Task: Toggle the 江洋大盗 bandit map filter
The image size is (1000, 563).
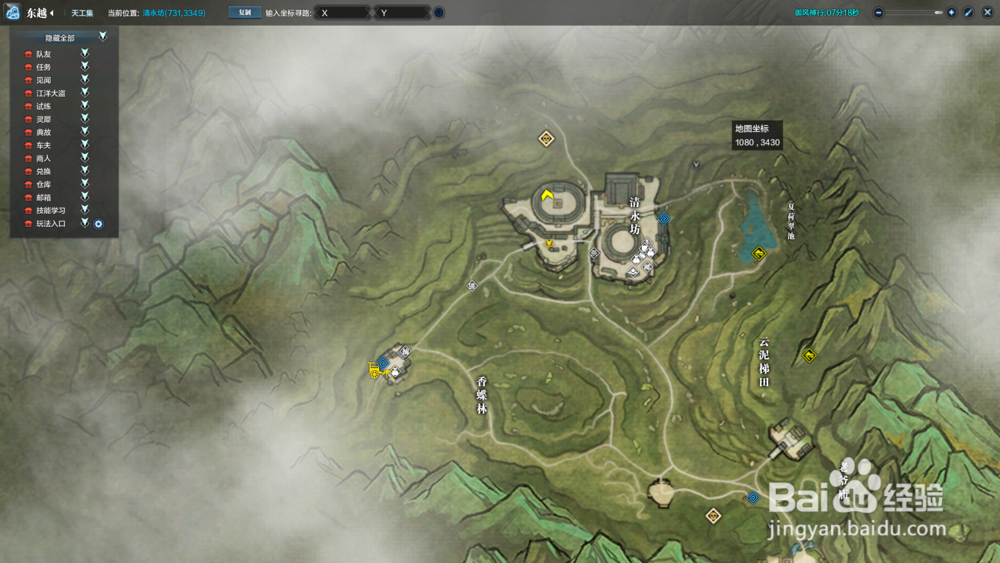Action: click(85, 93)
